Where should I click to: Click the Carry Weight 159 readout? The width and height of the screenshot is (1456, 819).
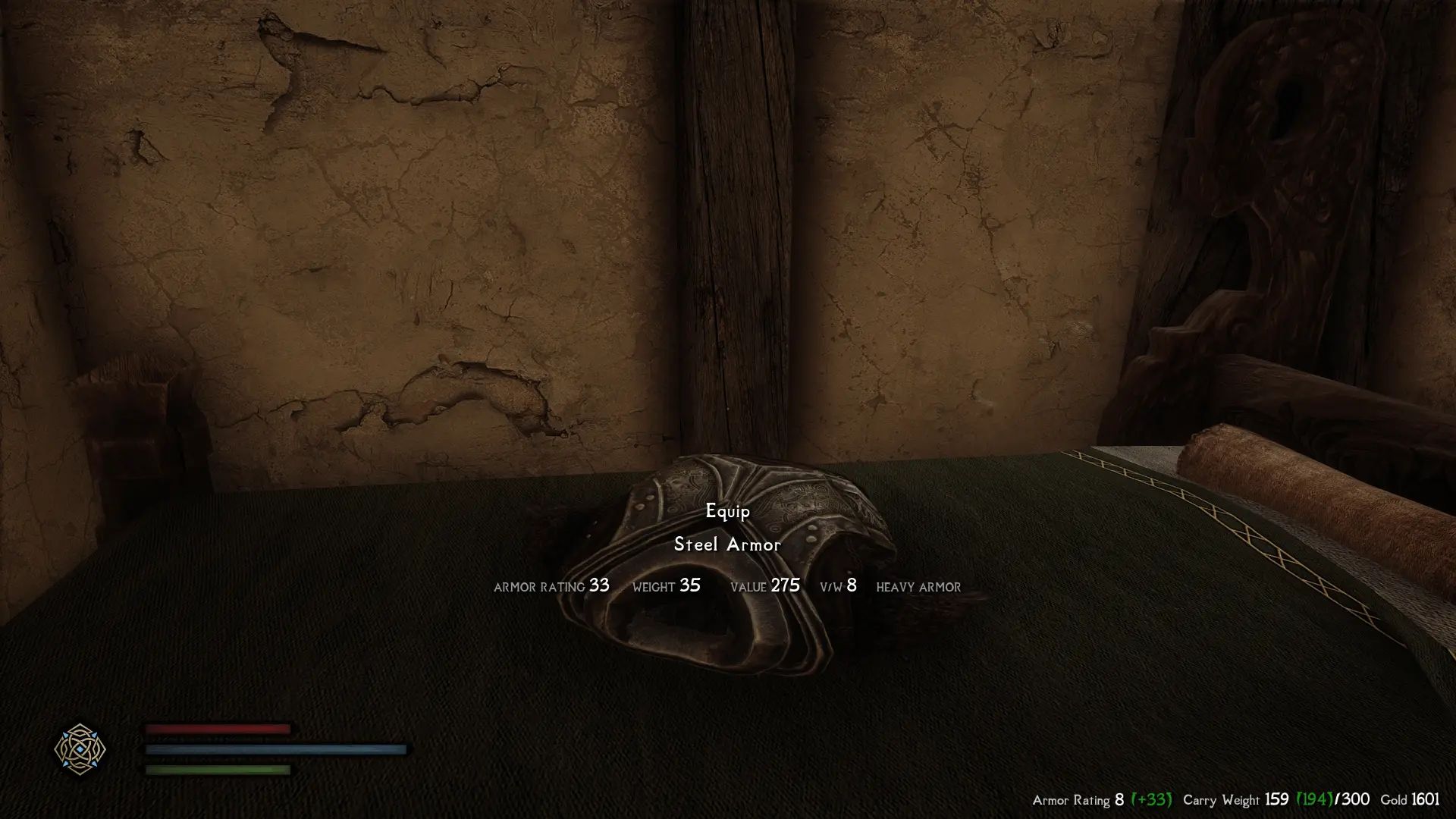pyautogui.click(x=1279, y=799)
